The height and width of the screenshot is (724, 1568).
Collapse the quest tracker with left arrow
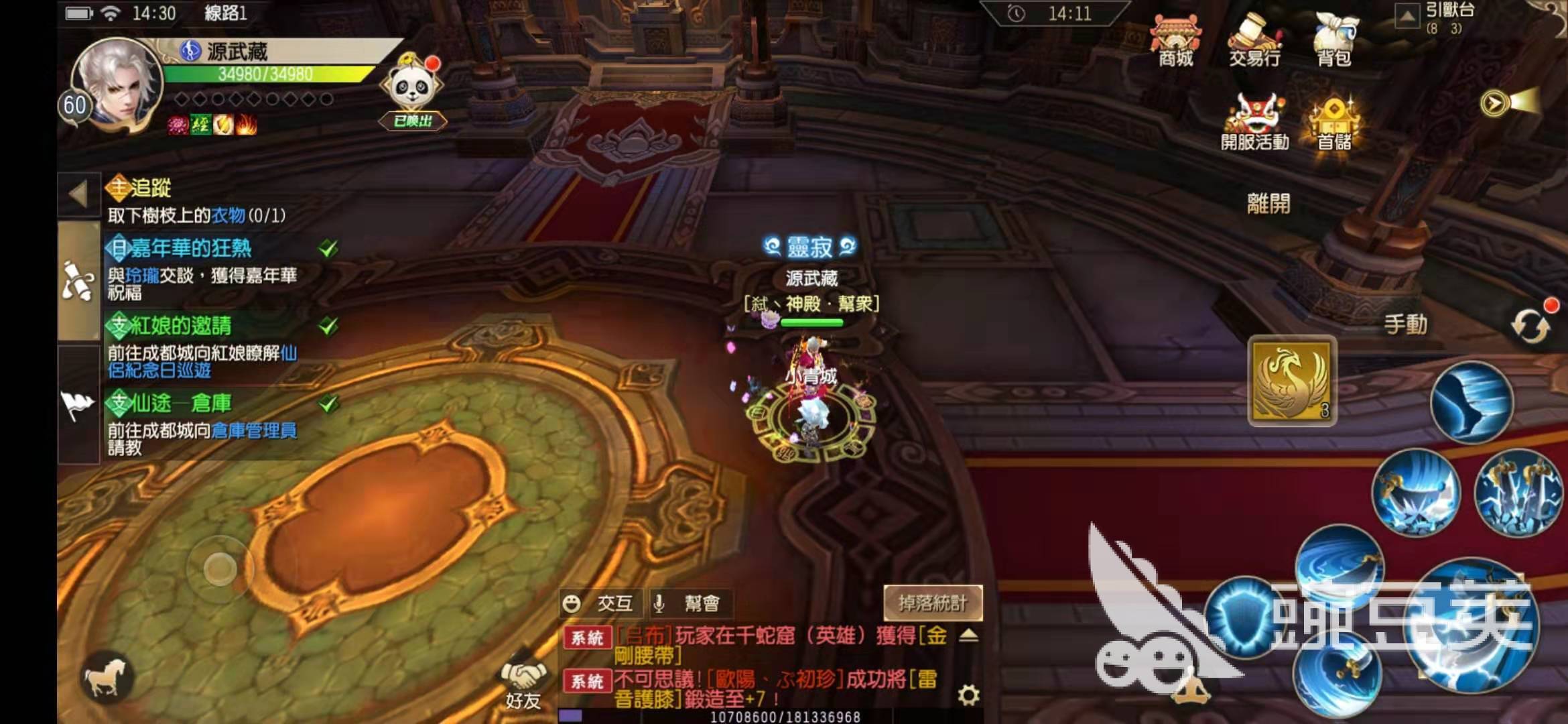pyautogui.click(x=78, y=195)
